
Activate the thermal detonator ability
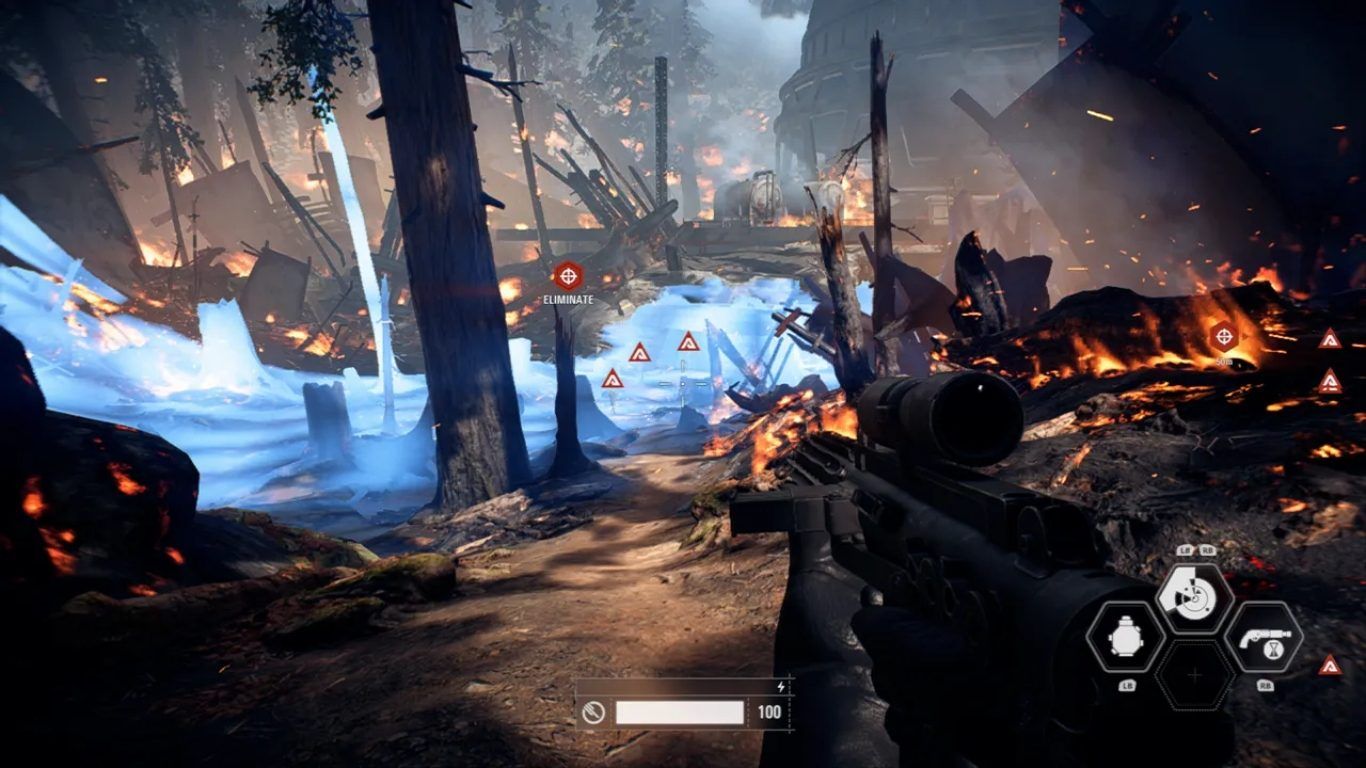click(1124, 637)
